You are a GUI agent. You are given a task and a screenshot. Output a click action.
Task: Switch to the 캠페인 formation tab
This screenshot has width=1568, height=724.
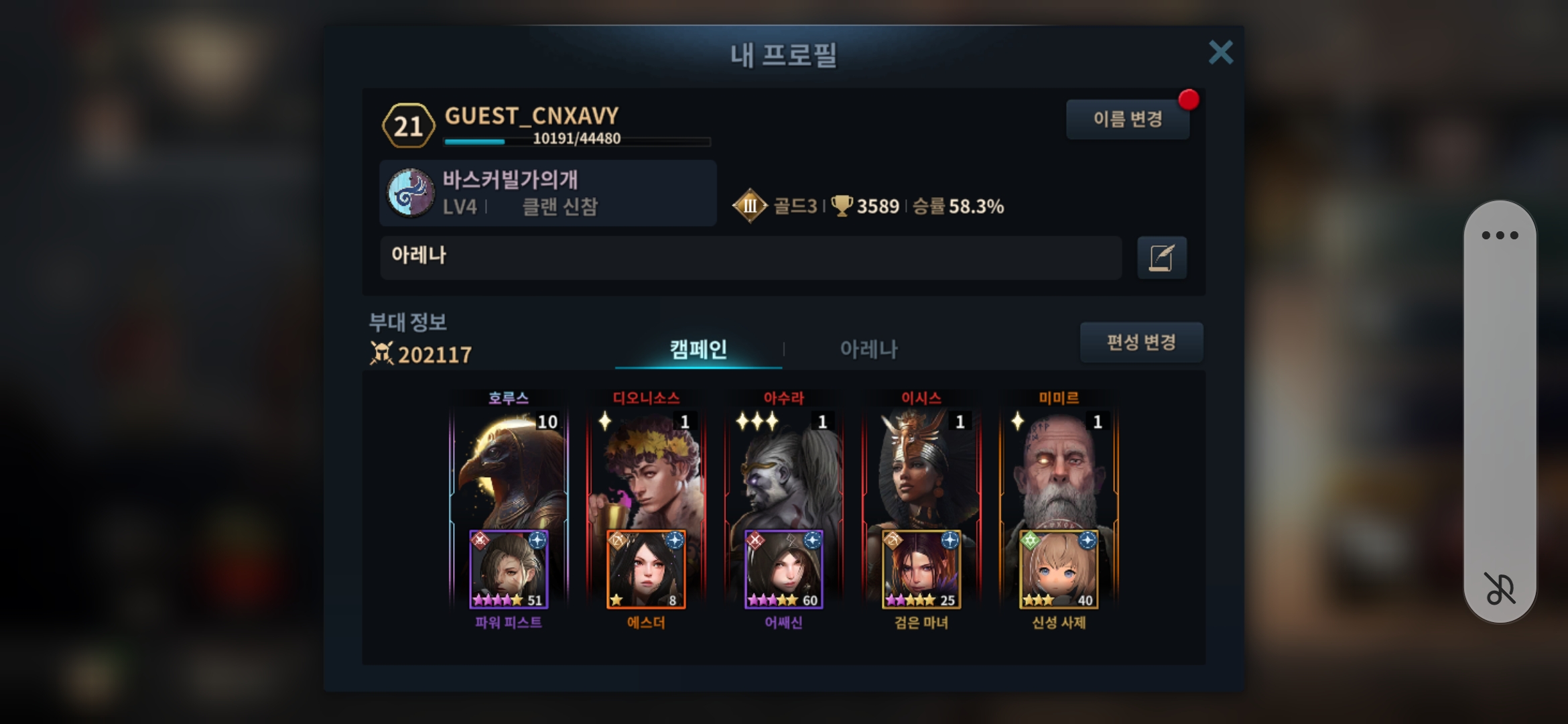(698, 349)
